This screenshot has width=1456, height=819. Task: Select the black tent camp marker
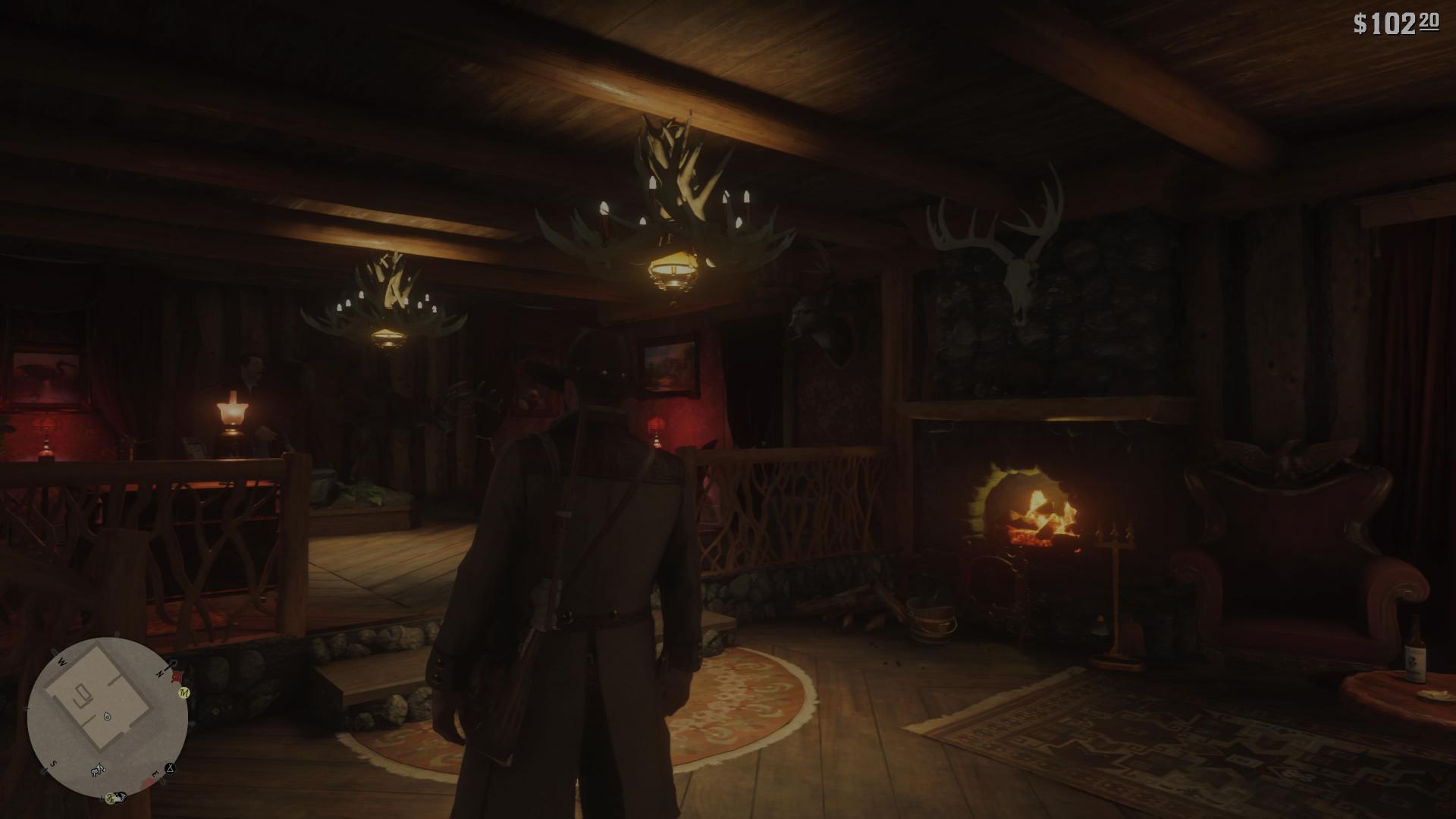click(171, 767)
